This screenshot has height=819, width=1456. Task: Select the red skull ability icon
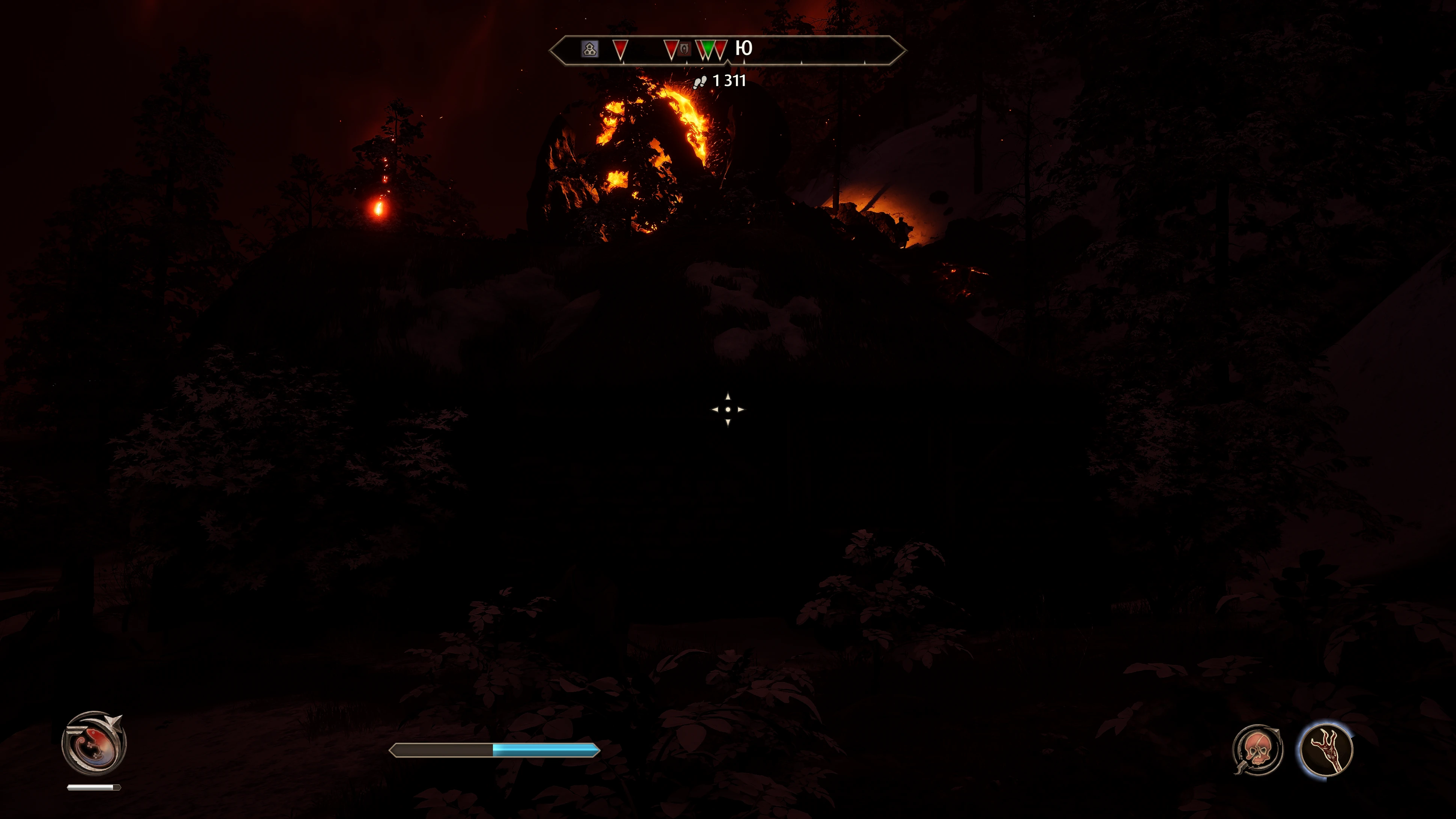pos(1257,749)
